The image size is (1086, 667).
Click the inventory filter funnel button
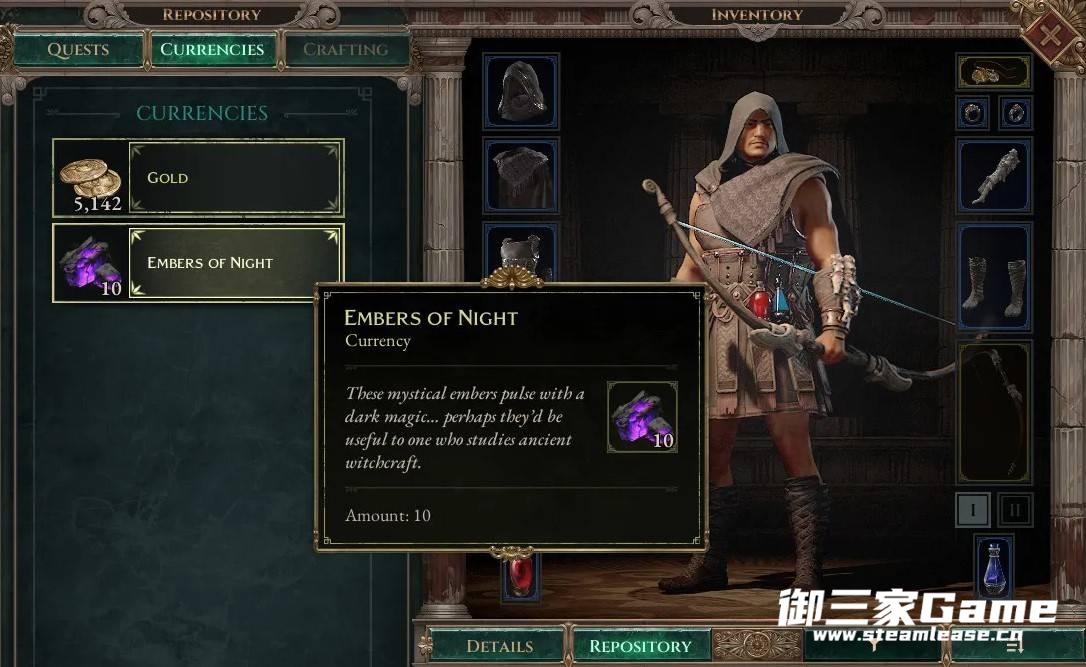tap(872, 646)
